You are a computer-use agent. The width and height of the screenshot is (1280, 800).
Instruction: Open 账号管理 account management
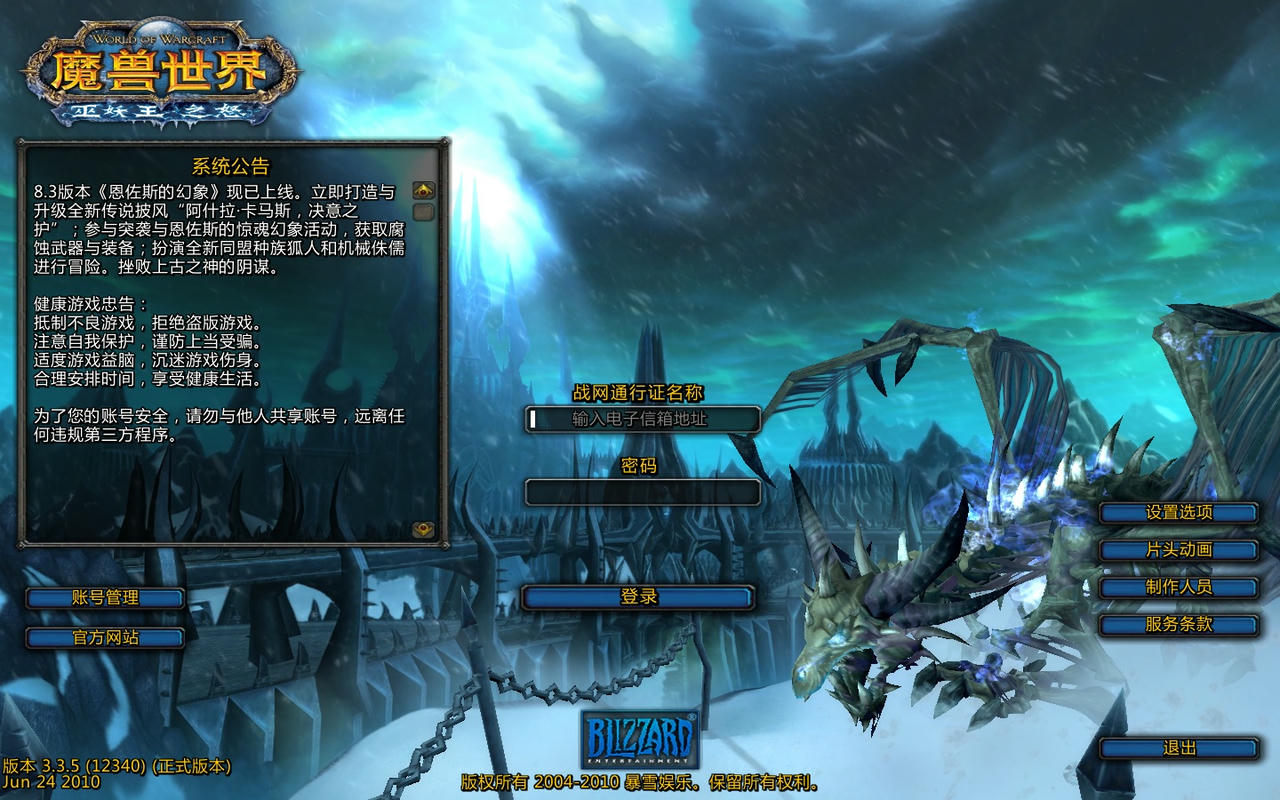tap(105, 598)
